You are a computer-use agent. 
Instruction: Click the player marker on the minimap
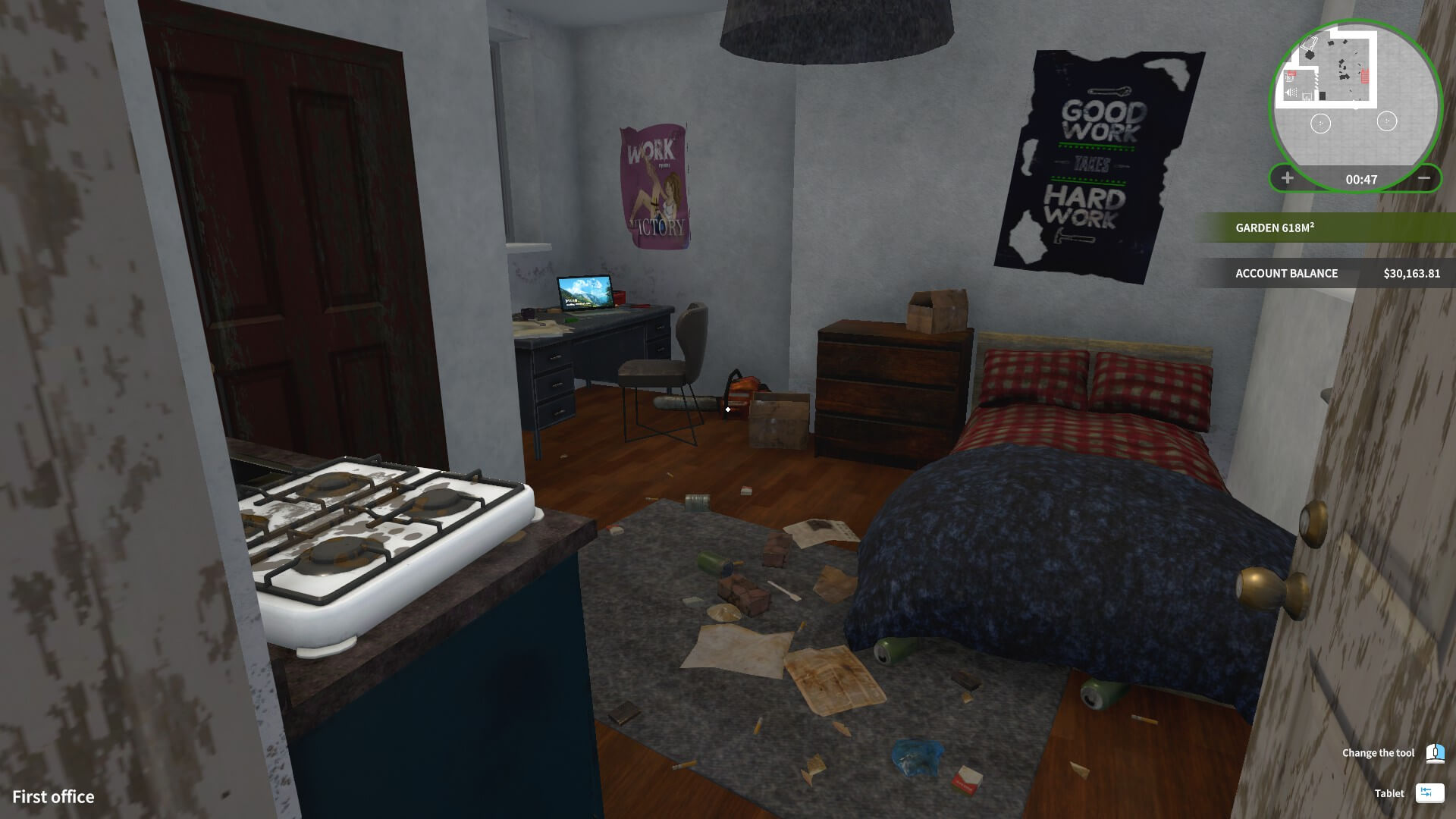pos(1355,108)
